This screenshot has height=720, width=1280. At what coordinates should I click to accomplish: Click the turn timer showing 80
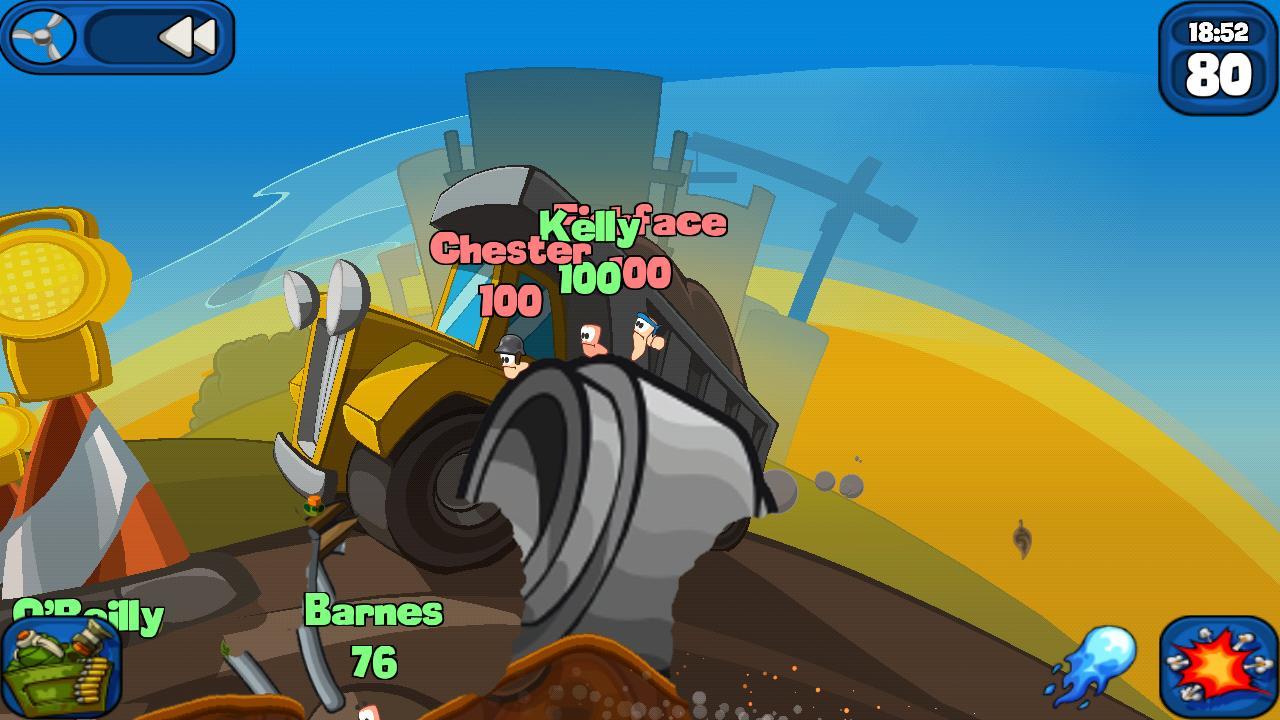click(x=1218, y=71)
